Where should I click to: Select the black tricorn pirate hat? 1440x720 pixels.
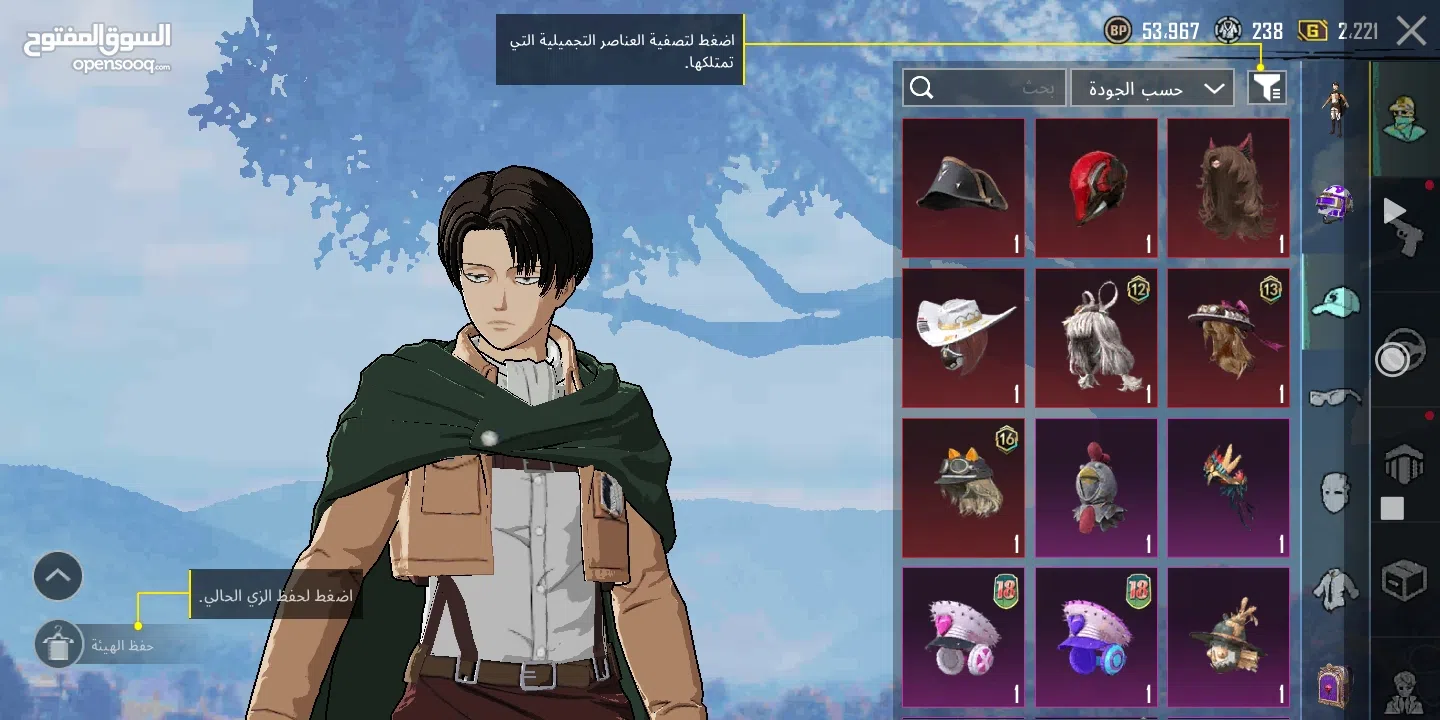click(x=963, y=188)
